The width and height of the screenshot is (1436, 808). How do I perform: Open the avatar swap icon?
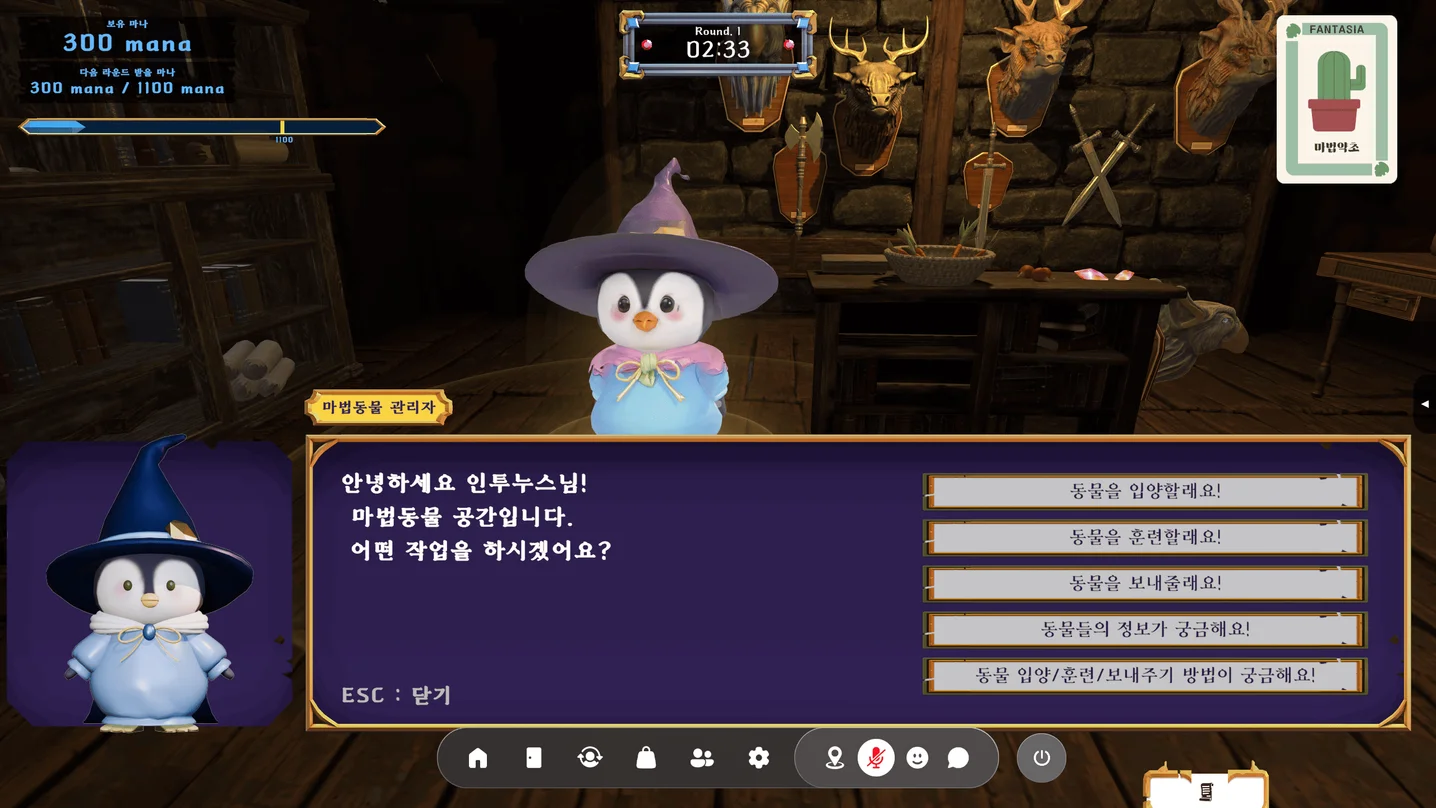pyautogui.click(x=590, y=758)
